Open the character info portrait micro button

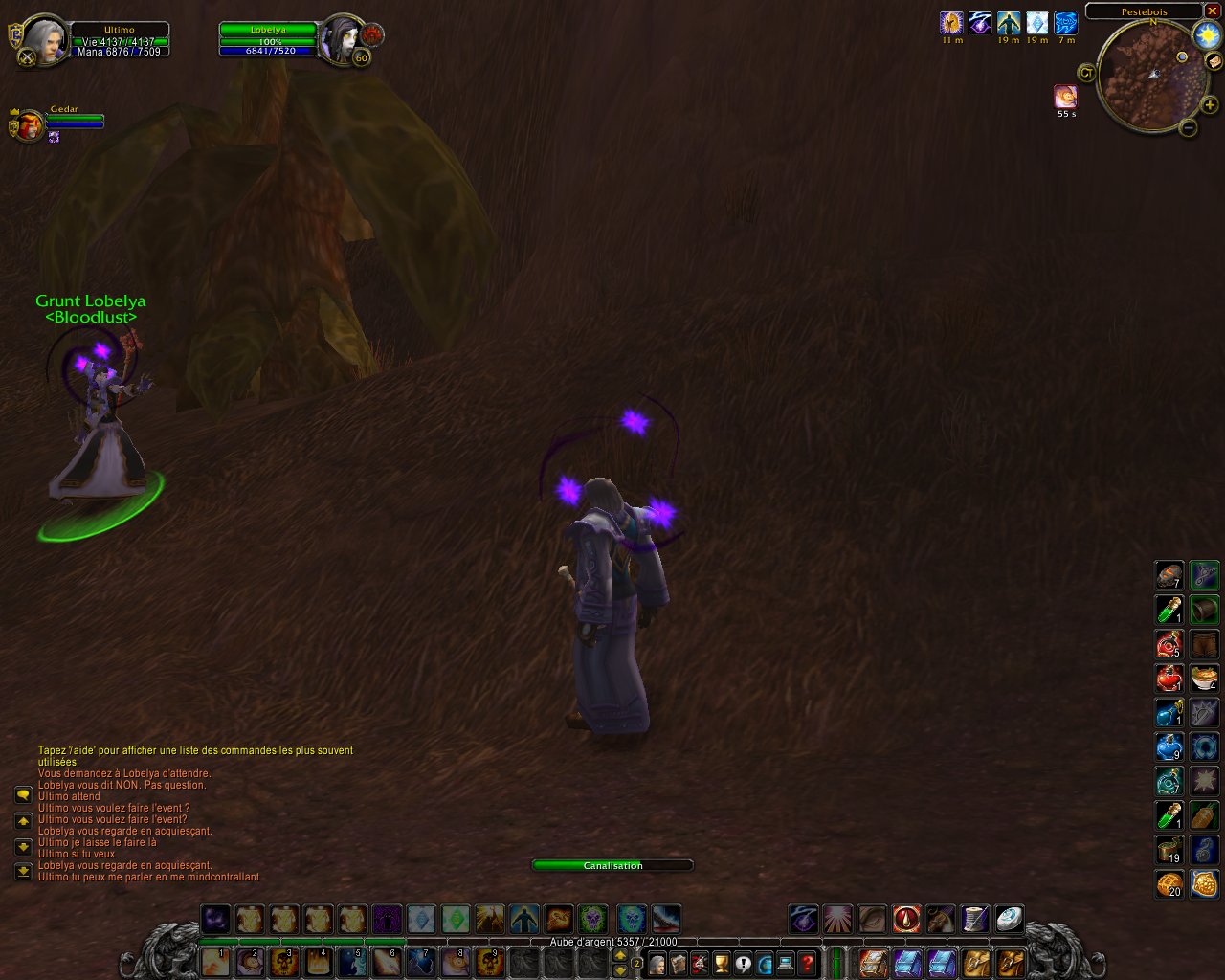(657, 963)
